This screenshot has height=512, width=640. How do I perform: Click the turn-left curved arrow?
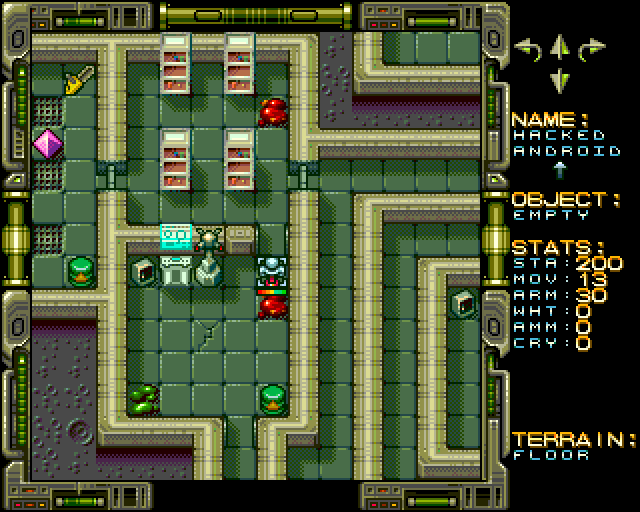point(527,47)
